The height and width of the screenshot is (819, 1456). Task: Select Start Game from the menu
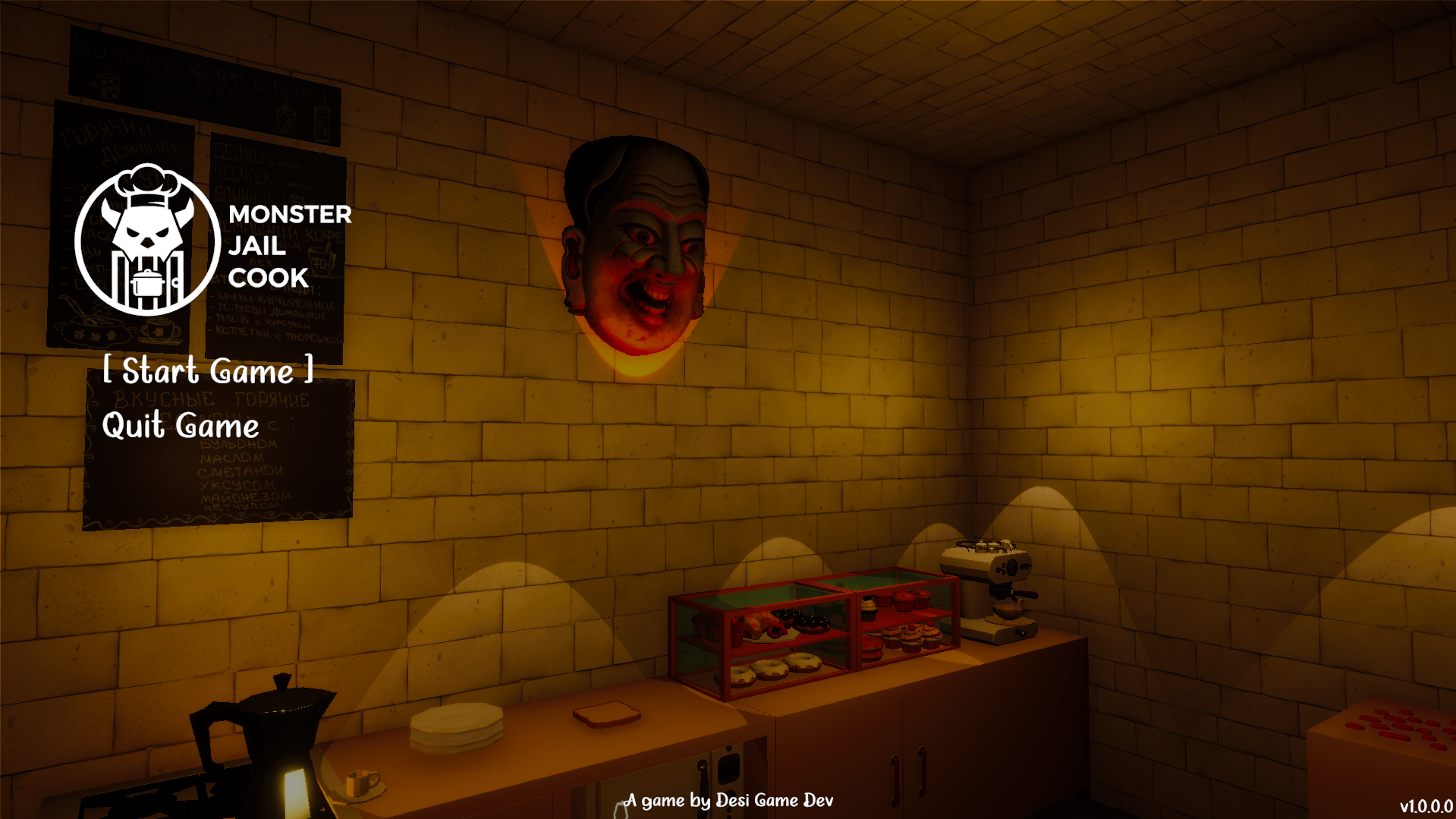click(209, 371)
